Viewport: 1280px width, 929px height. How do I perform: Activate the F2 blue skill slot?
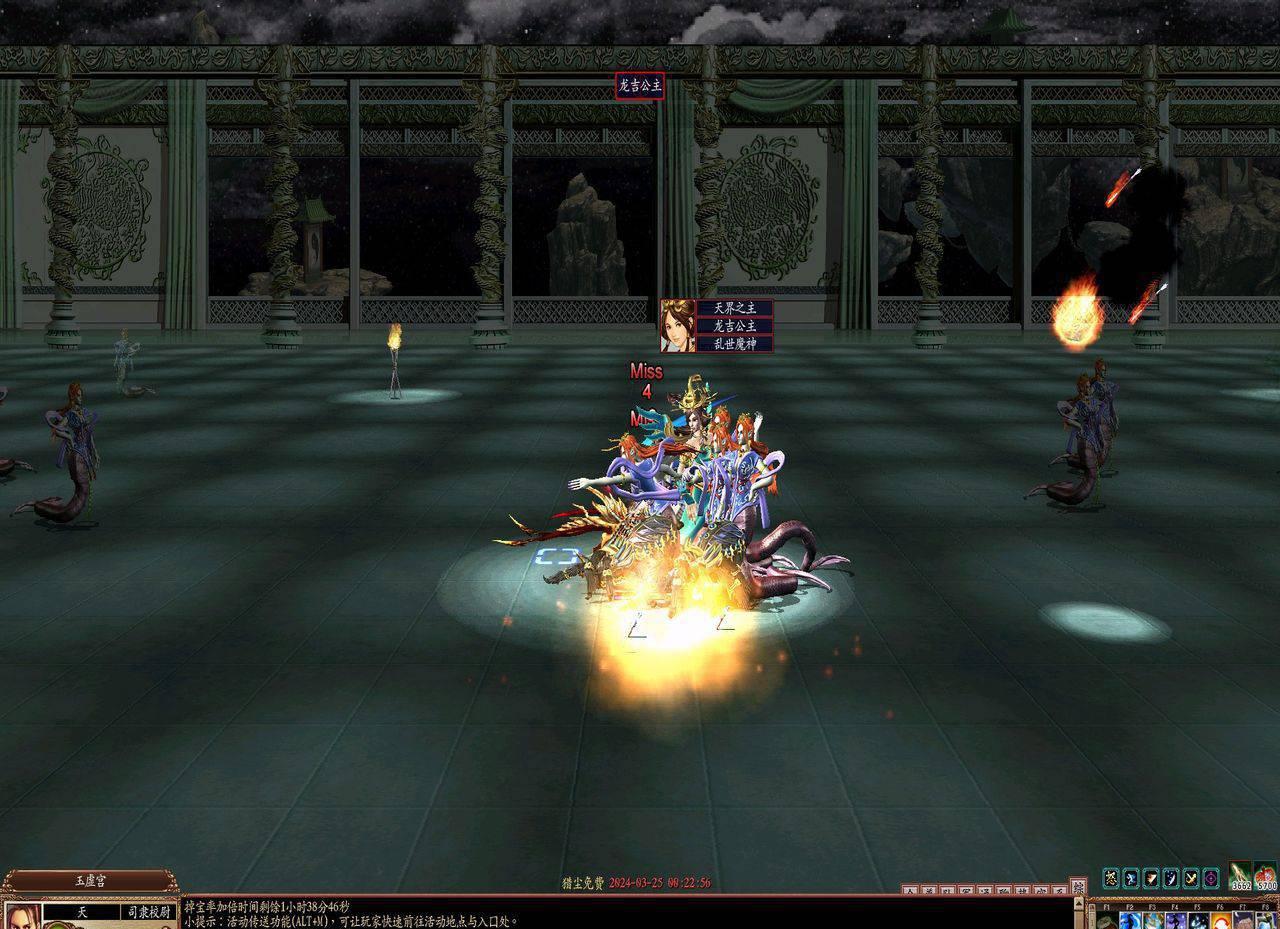1131,921
